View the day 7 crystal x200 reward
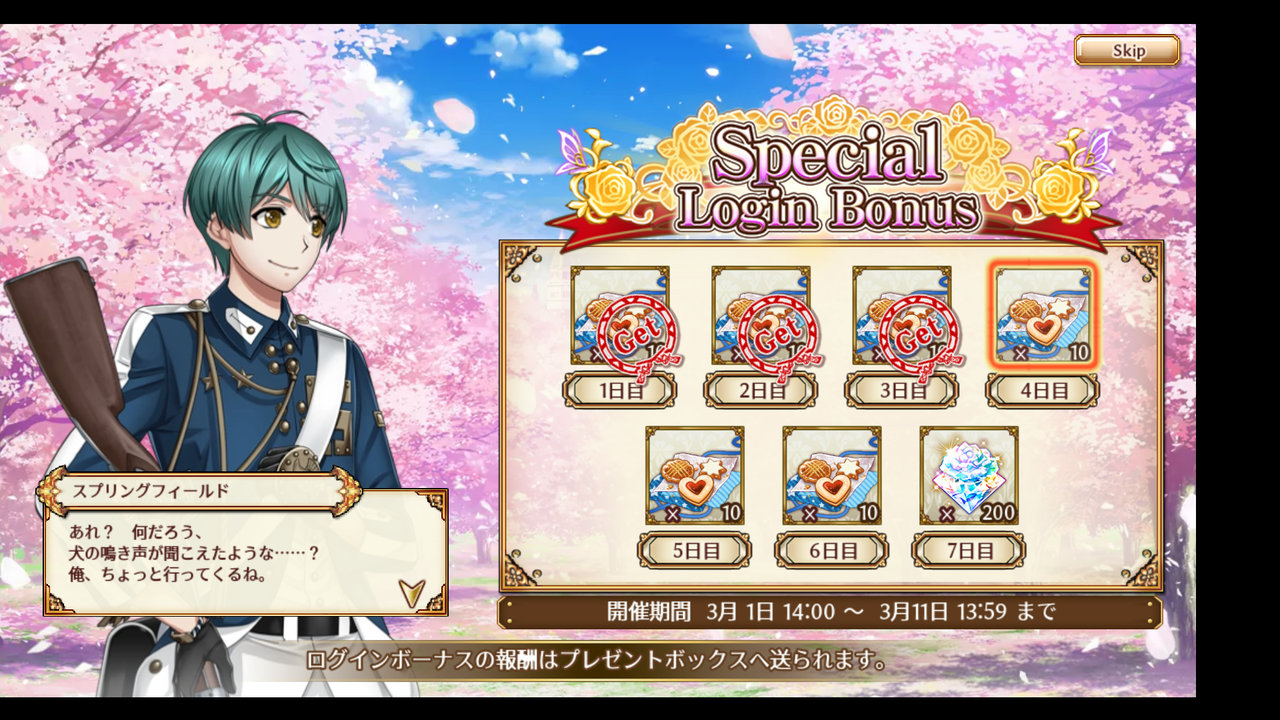 969,475
